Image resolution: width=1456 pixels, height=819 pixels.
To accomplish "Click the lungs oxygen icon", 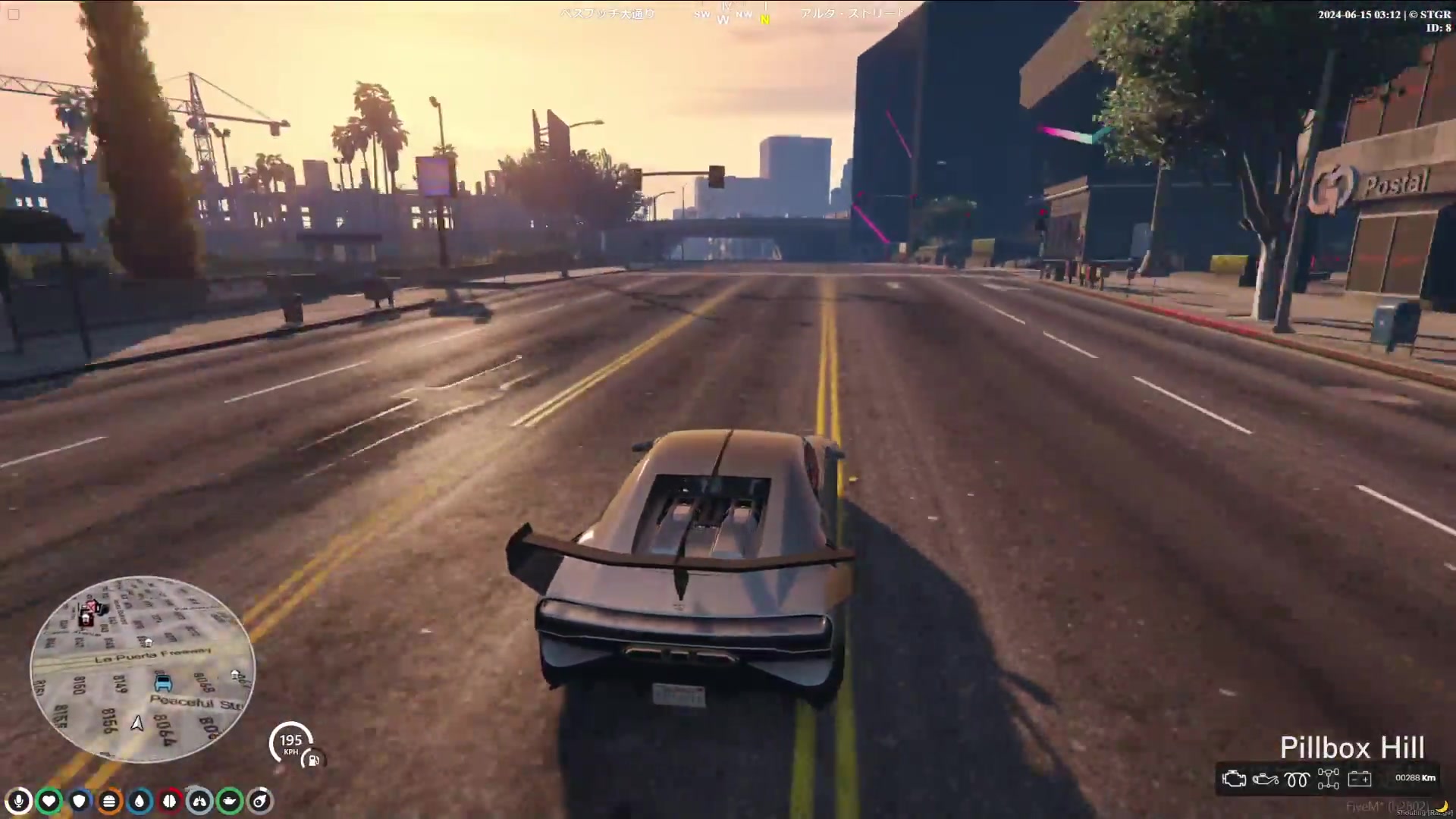I will [x=199, y=801].
